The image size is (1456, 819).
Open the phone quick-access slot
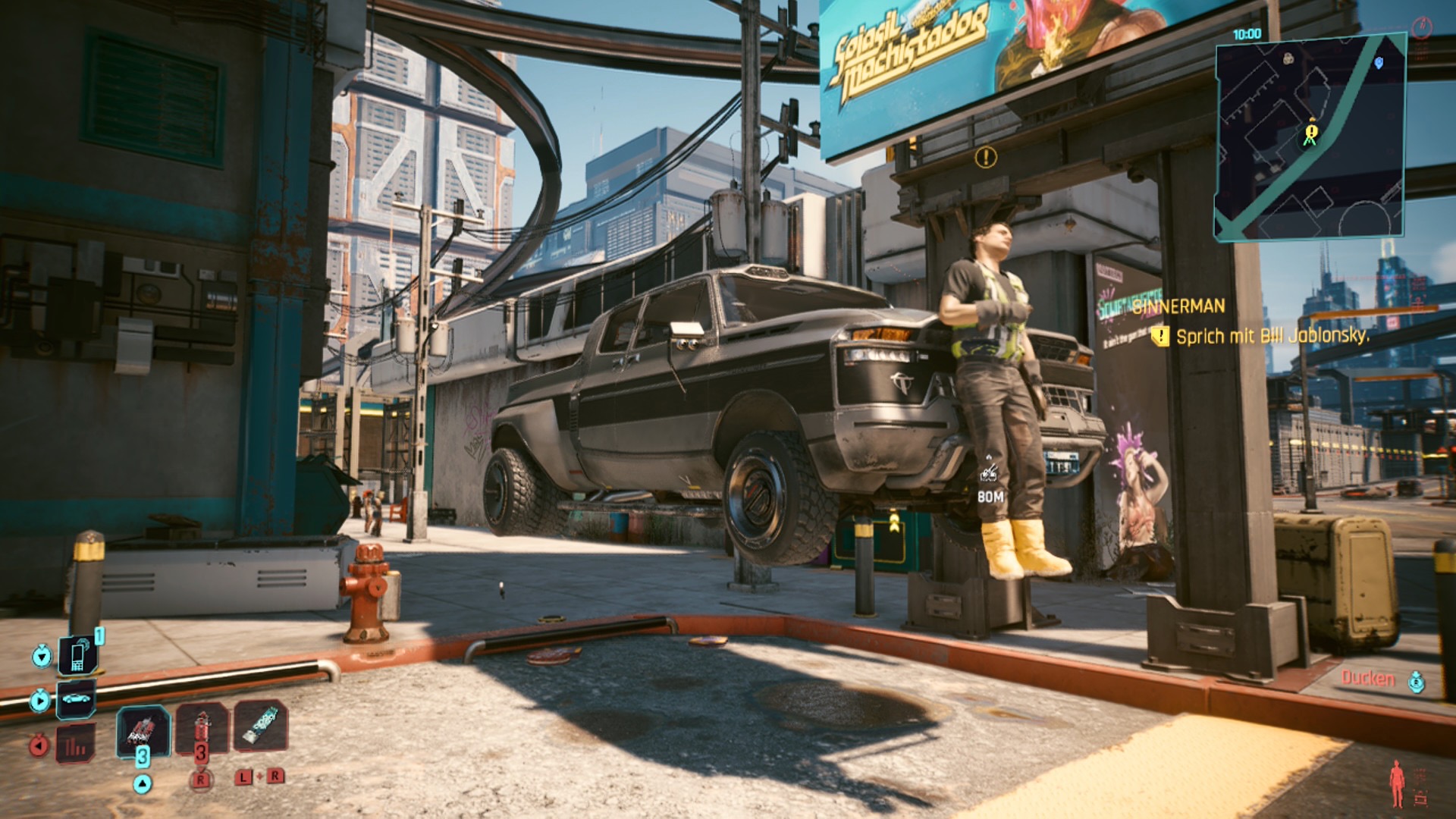coord(77,654)
